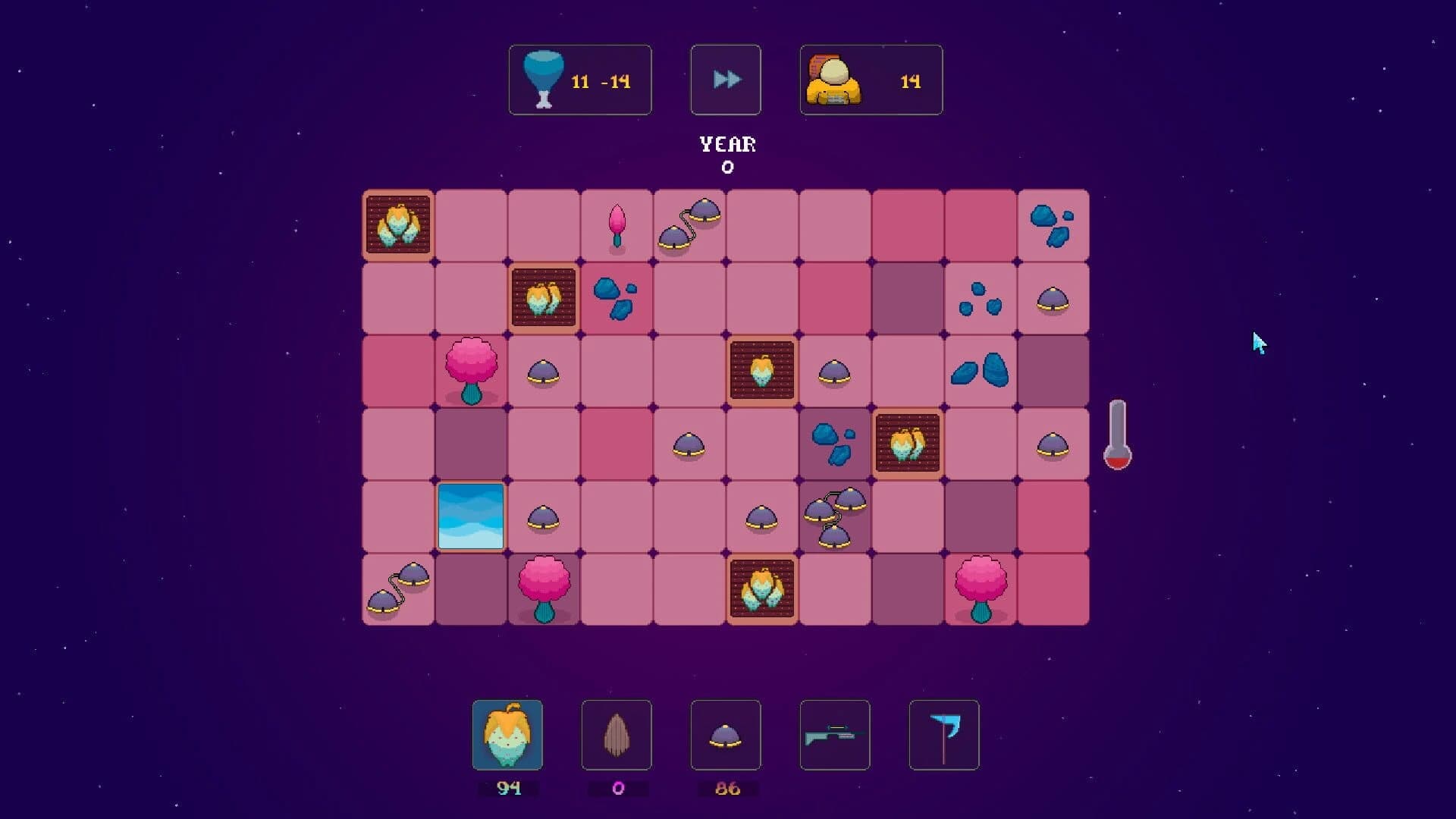Click the cluster of linked mushrooms mid-grid
The height and width of the screenshot is (819, 1456).
[834, 516]
